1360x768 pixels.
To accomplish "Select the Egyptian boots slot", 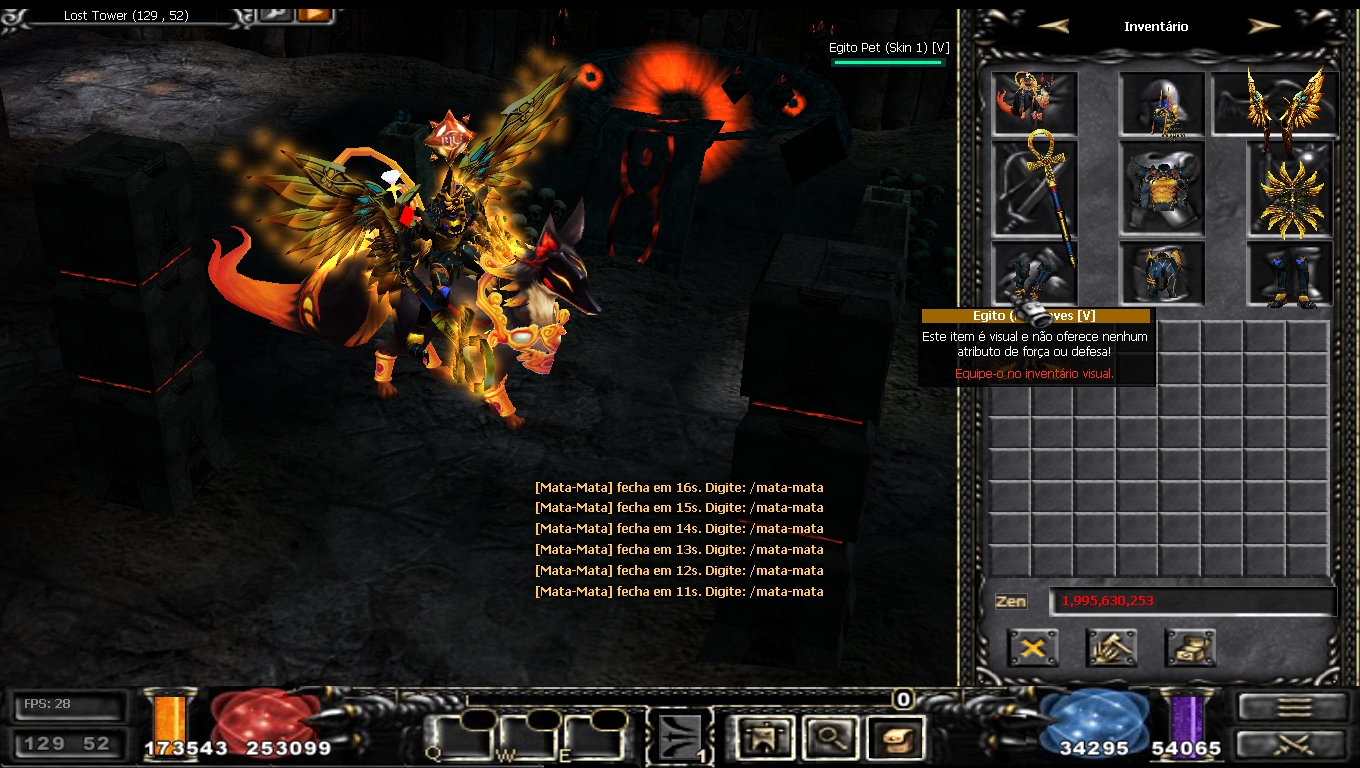I will [x=1290, y=274].
